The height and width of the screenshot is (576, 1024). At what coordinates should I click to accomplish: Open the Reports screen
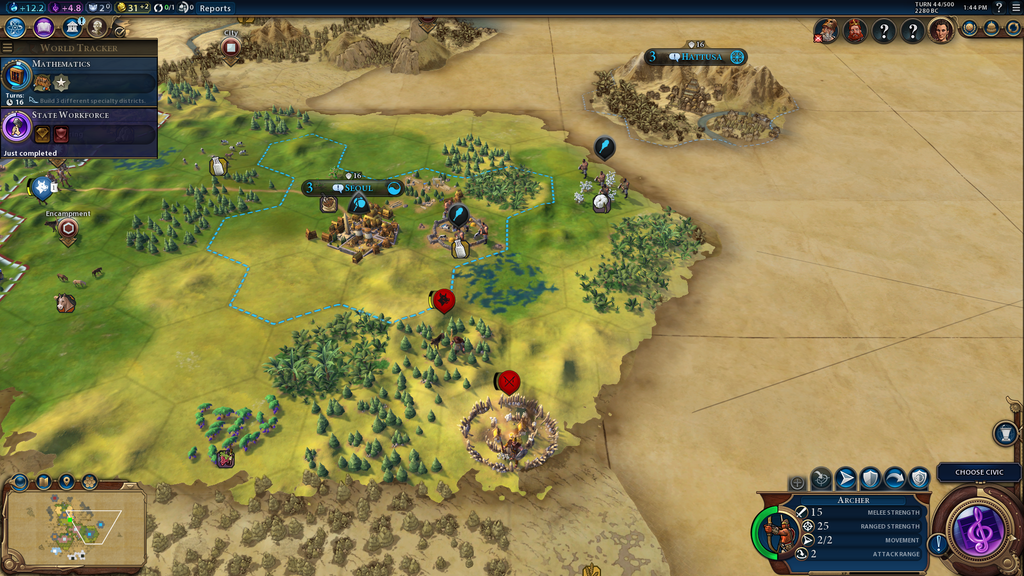coord(215,8)
